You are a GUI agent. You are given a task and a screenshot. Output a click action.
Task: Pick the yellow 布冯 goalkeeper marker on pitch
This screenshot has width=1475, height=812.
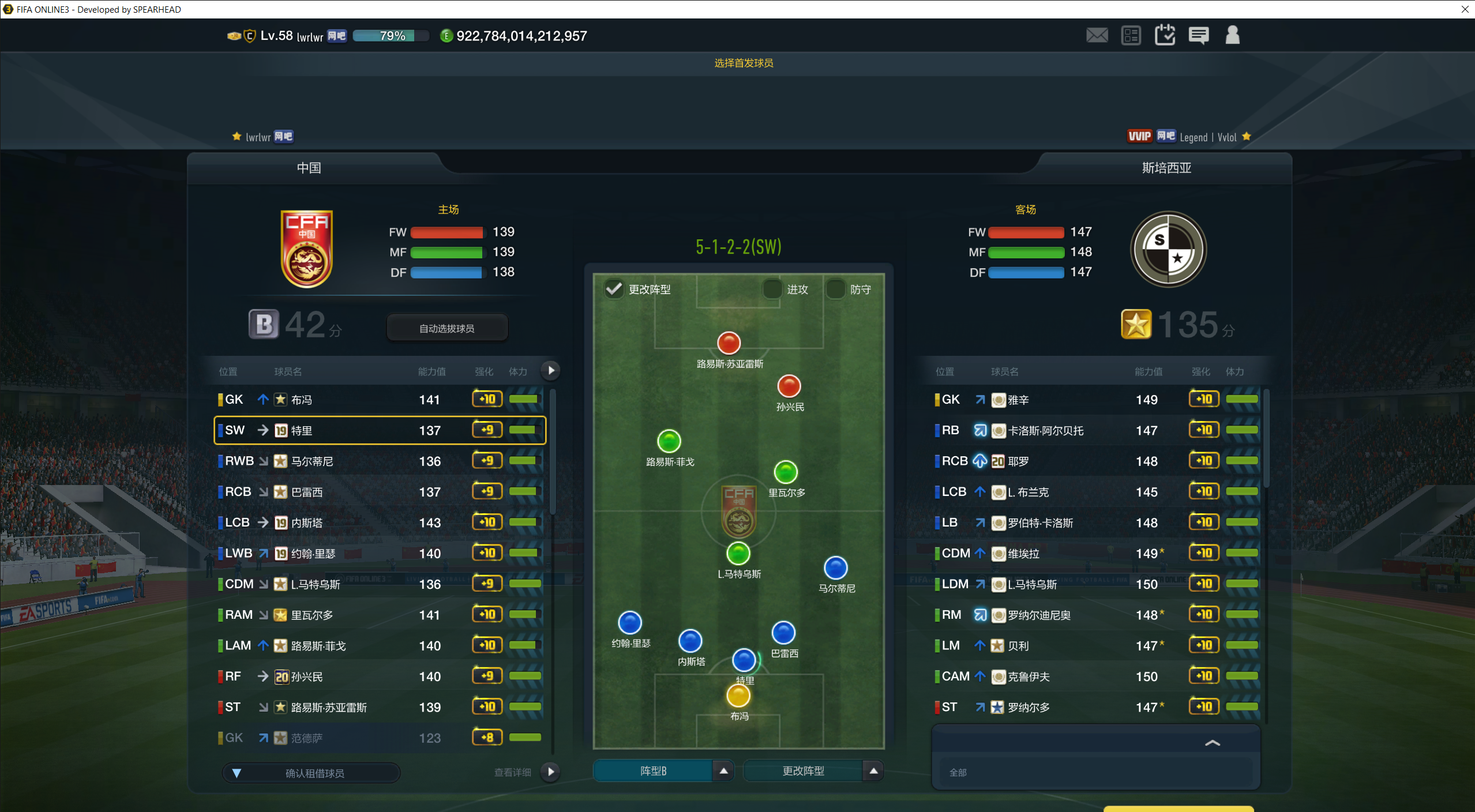(x=738, y=696)
